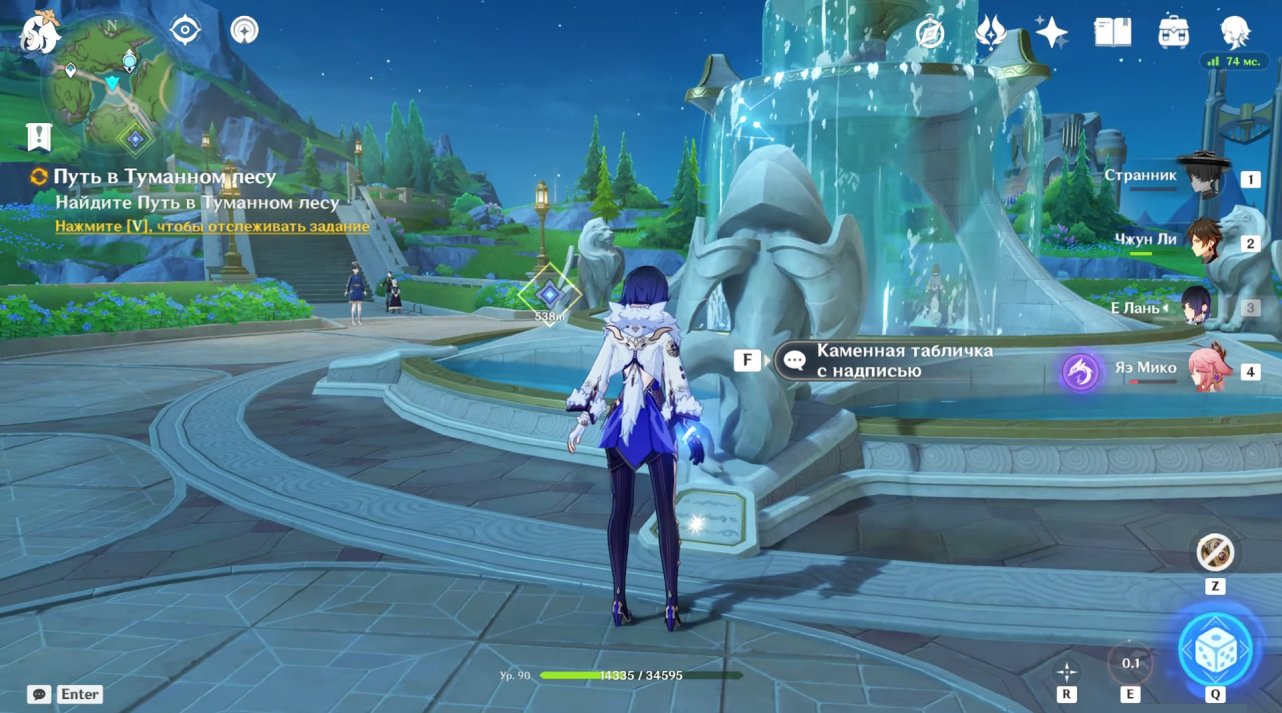
Task: Open the Wish four-pointed star icon
Action: point(1051,32)
